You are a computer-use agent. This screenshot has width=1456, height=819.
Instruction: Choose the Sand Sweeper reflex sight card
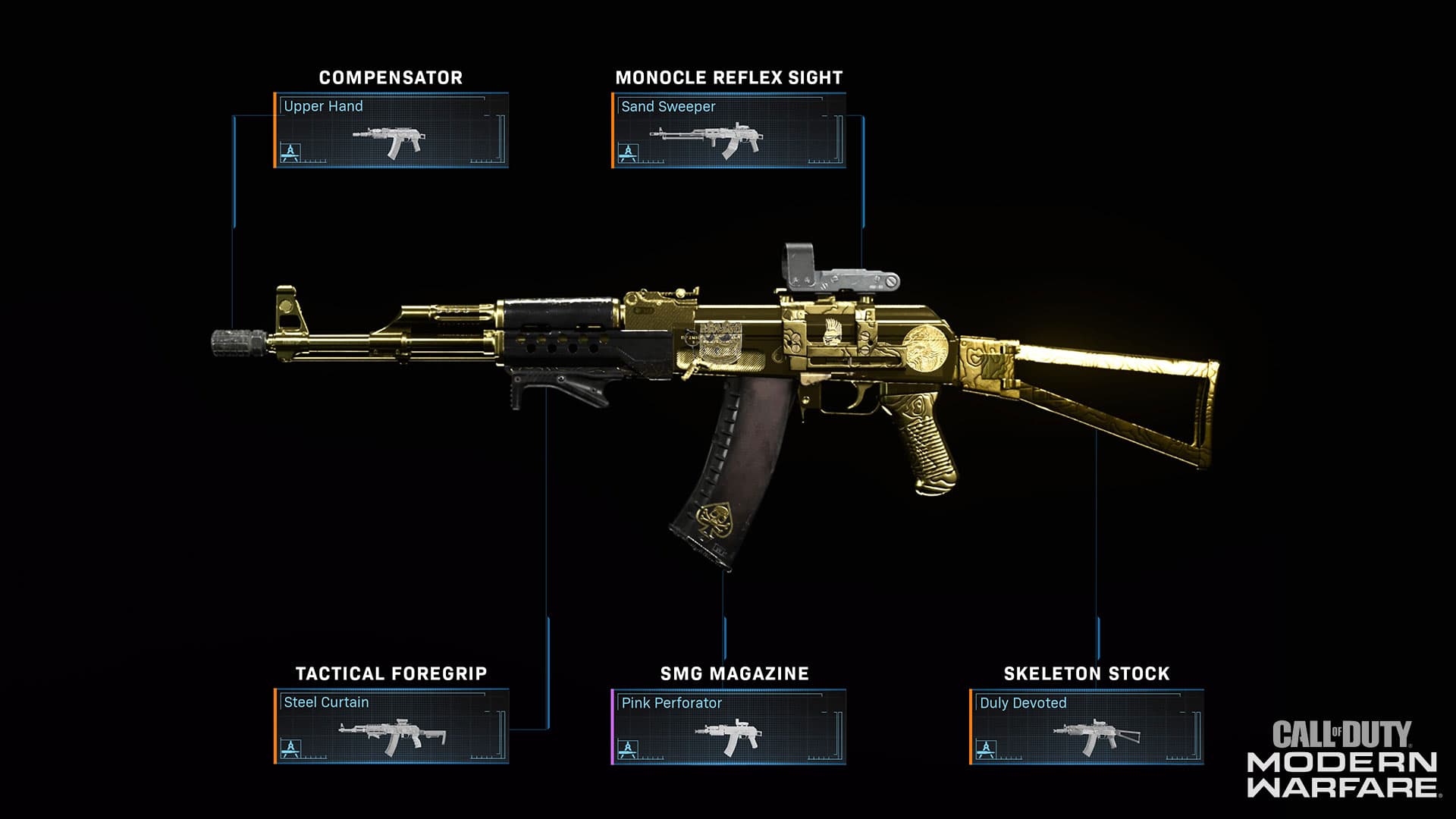coord(728,130)
